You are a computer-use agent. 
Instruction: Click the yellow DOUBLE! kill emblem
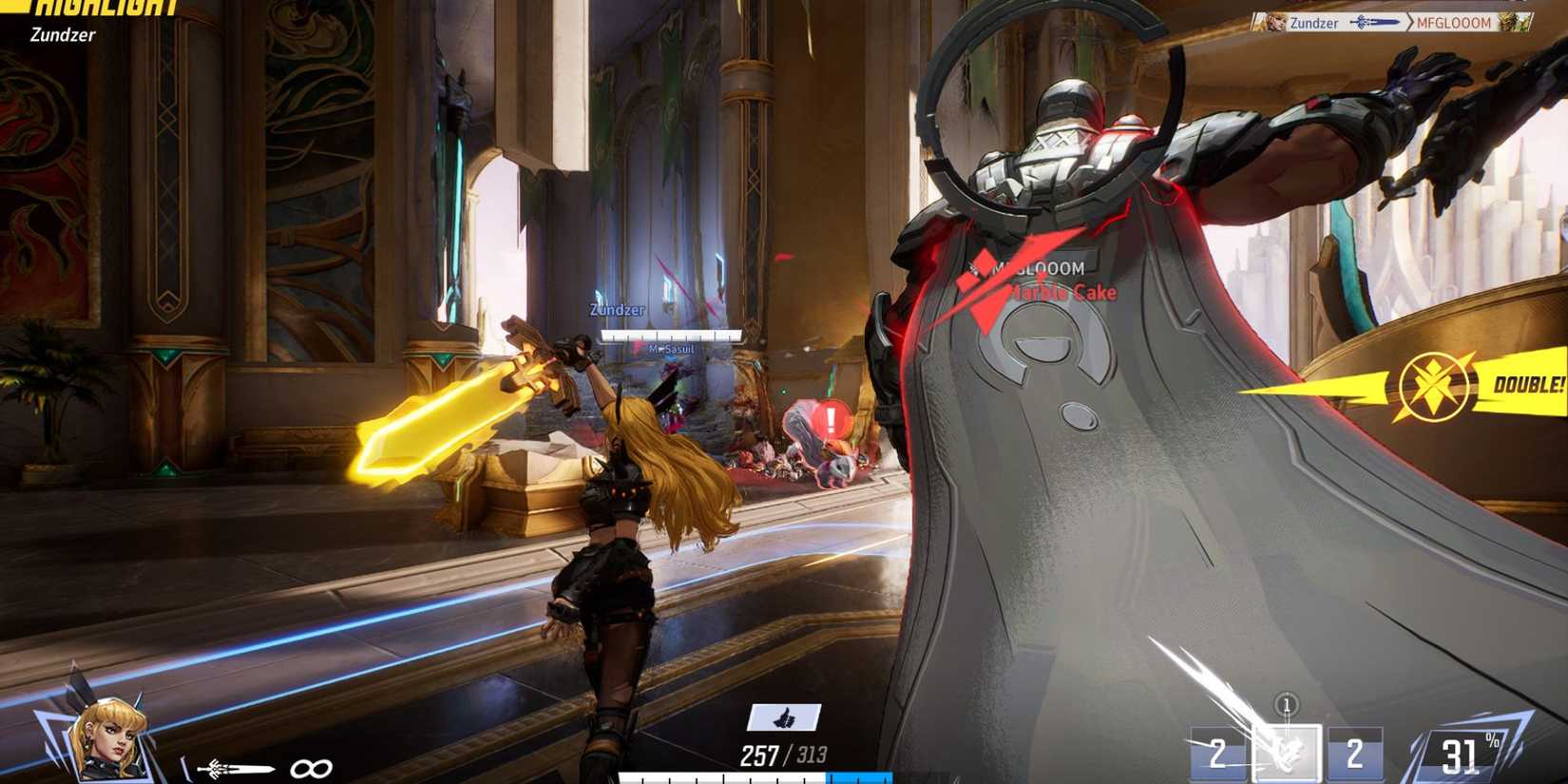(1432, 387)
